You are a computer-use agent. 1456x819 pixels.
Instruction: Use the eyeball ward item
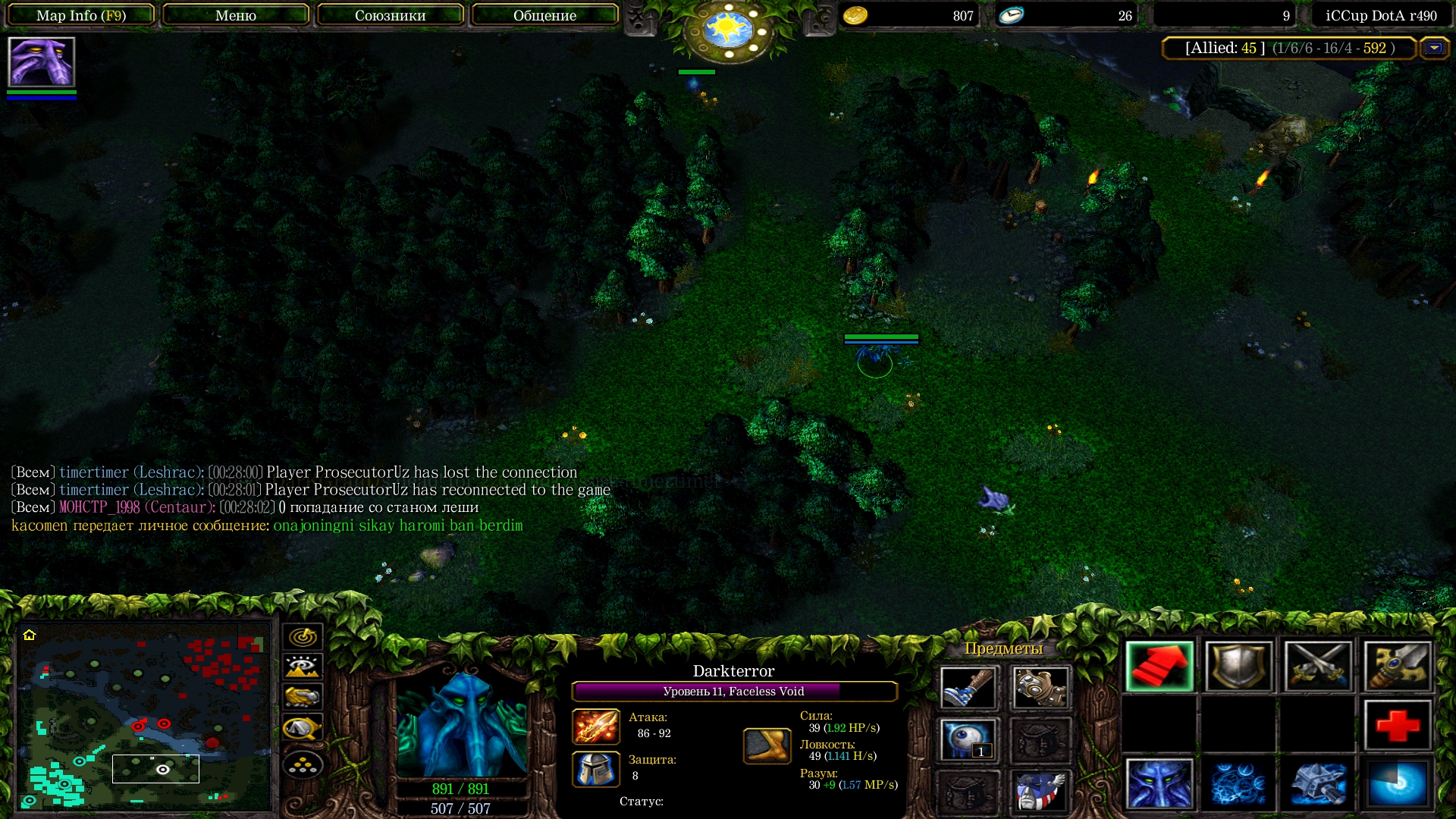pyautogui.click(x=967, y=740)
